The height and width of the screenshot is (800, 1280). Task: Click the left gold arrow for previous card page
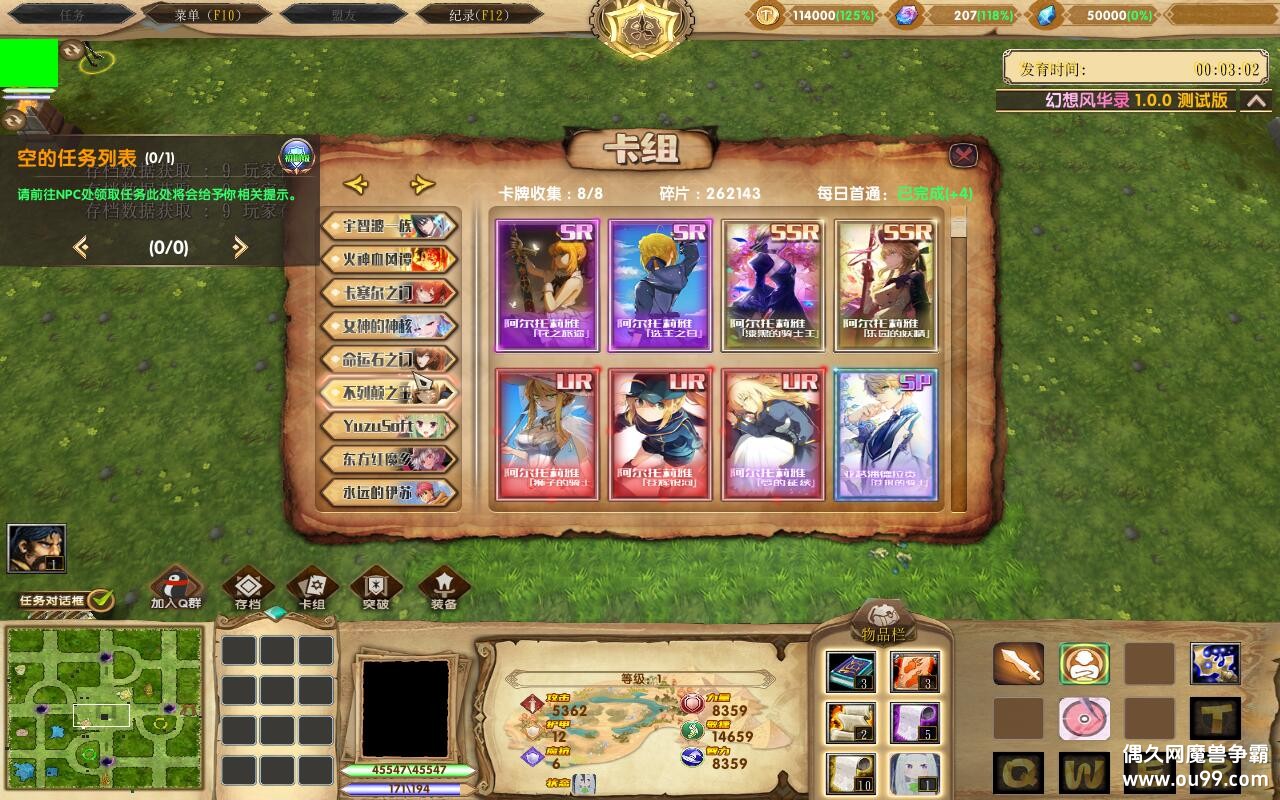pyautogui.click(x=357, y=186)
